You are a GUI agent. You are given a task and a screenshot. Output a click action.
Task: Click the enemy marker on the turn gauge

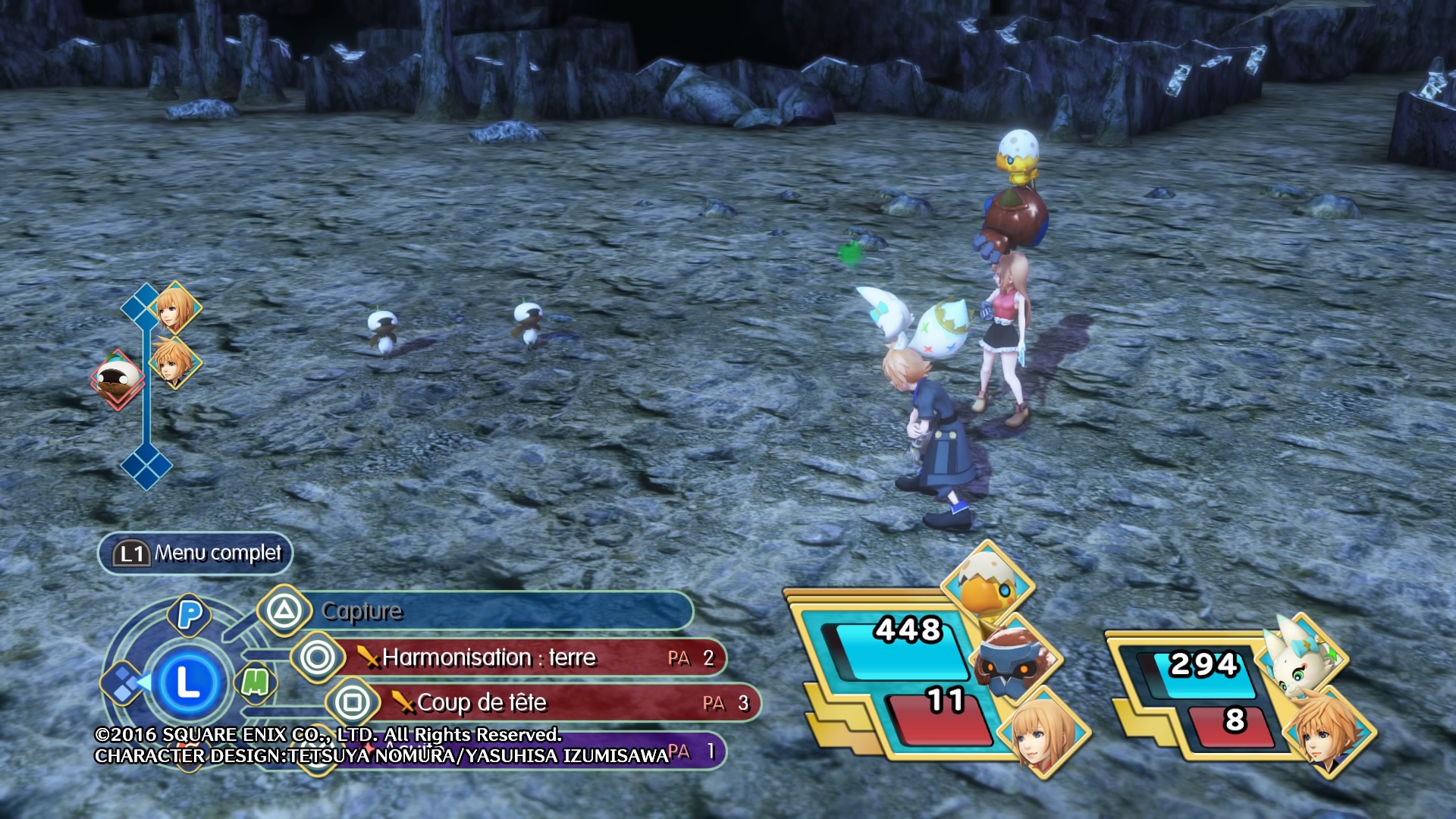point(118,377)
